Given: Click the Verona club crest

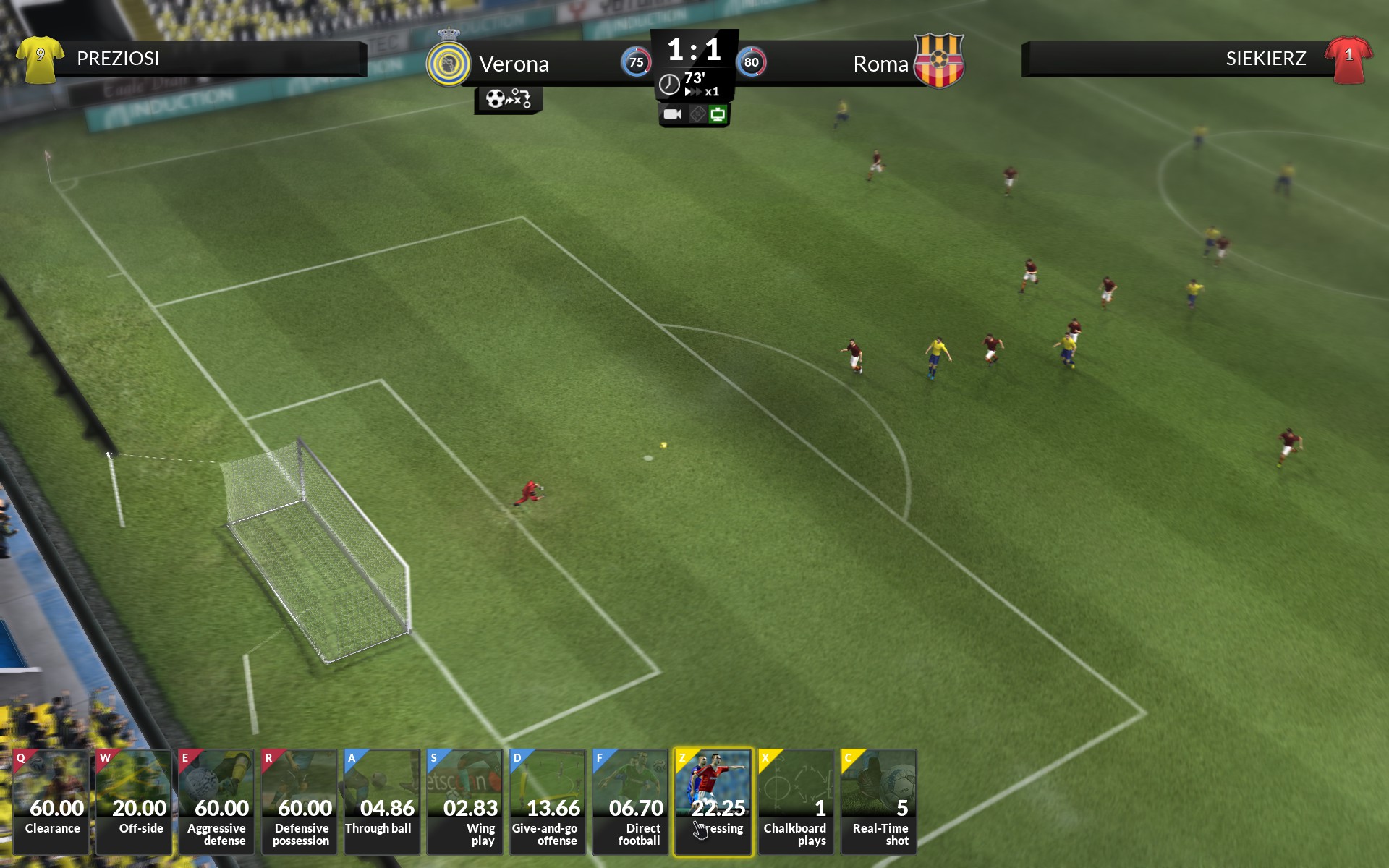Looking at the screenshot, I should (x=448, y=64).
